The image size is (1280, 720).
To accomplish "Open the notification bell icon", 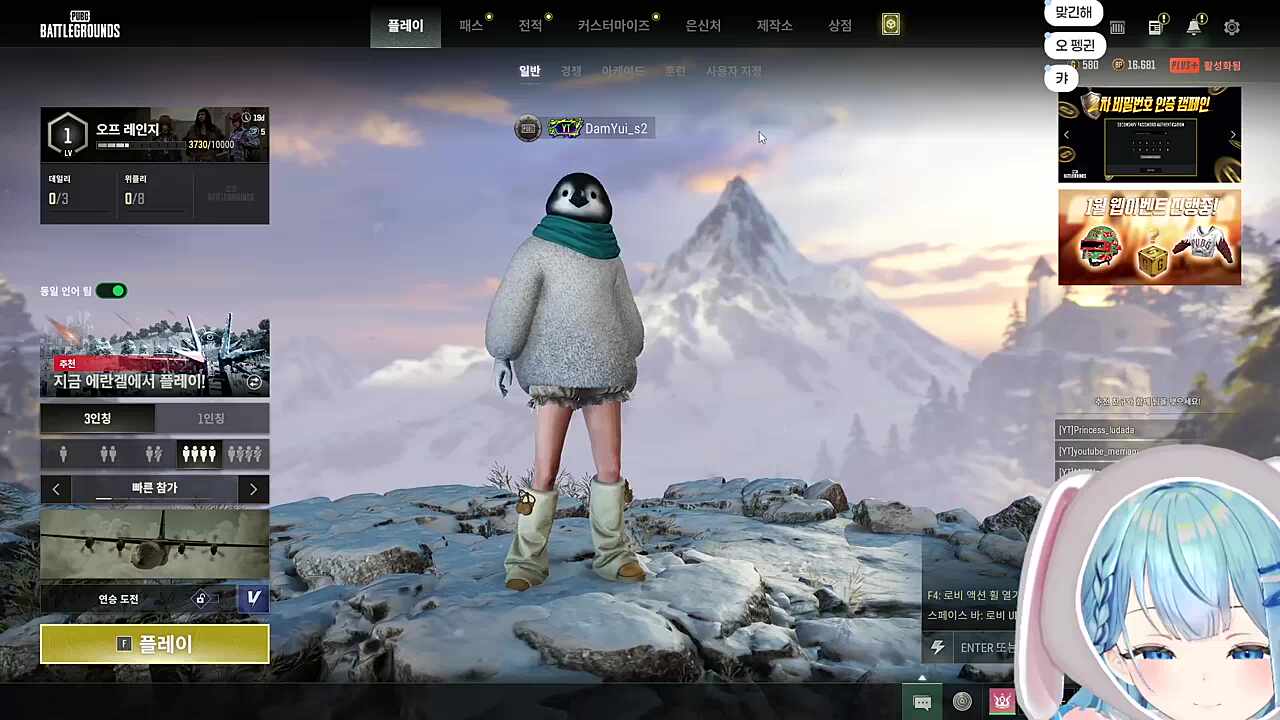I will tap(1194, 27).
